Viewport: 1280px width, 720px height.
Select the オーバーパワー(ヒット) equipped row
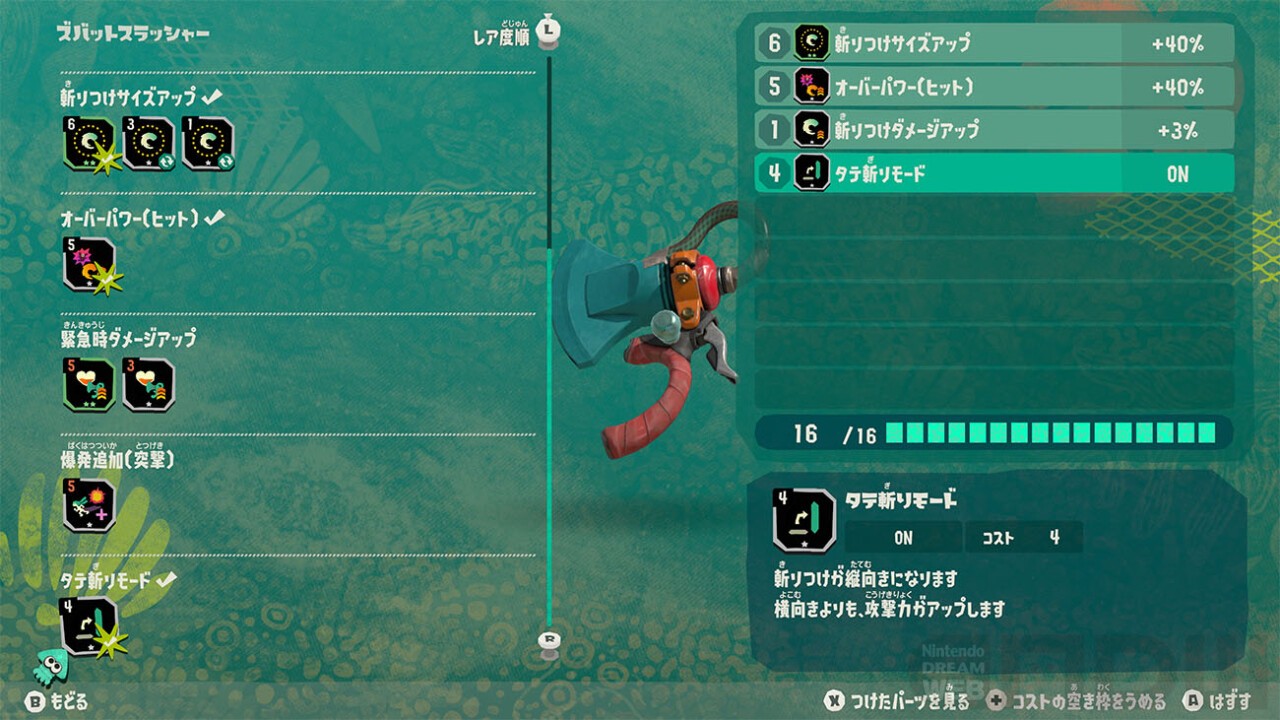click(994, 87)
